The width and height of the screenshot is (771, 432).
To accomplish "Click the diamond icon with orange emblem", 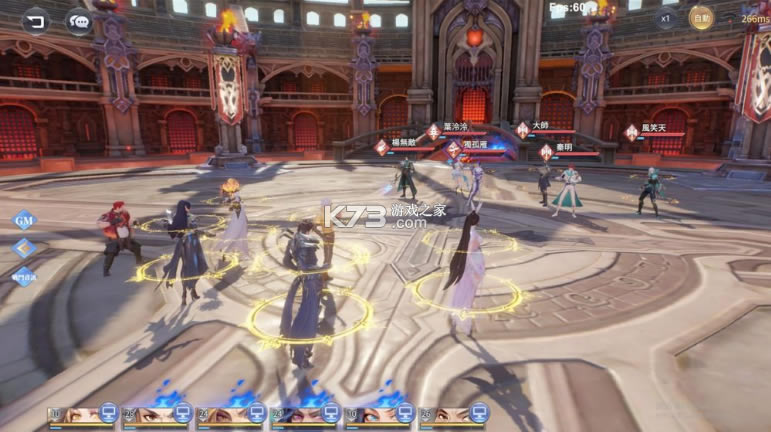I will click(x=24, y=249).
